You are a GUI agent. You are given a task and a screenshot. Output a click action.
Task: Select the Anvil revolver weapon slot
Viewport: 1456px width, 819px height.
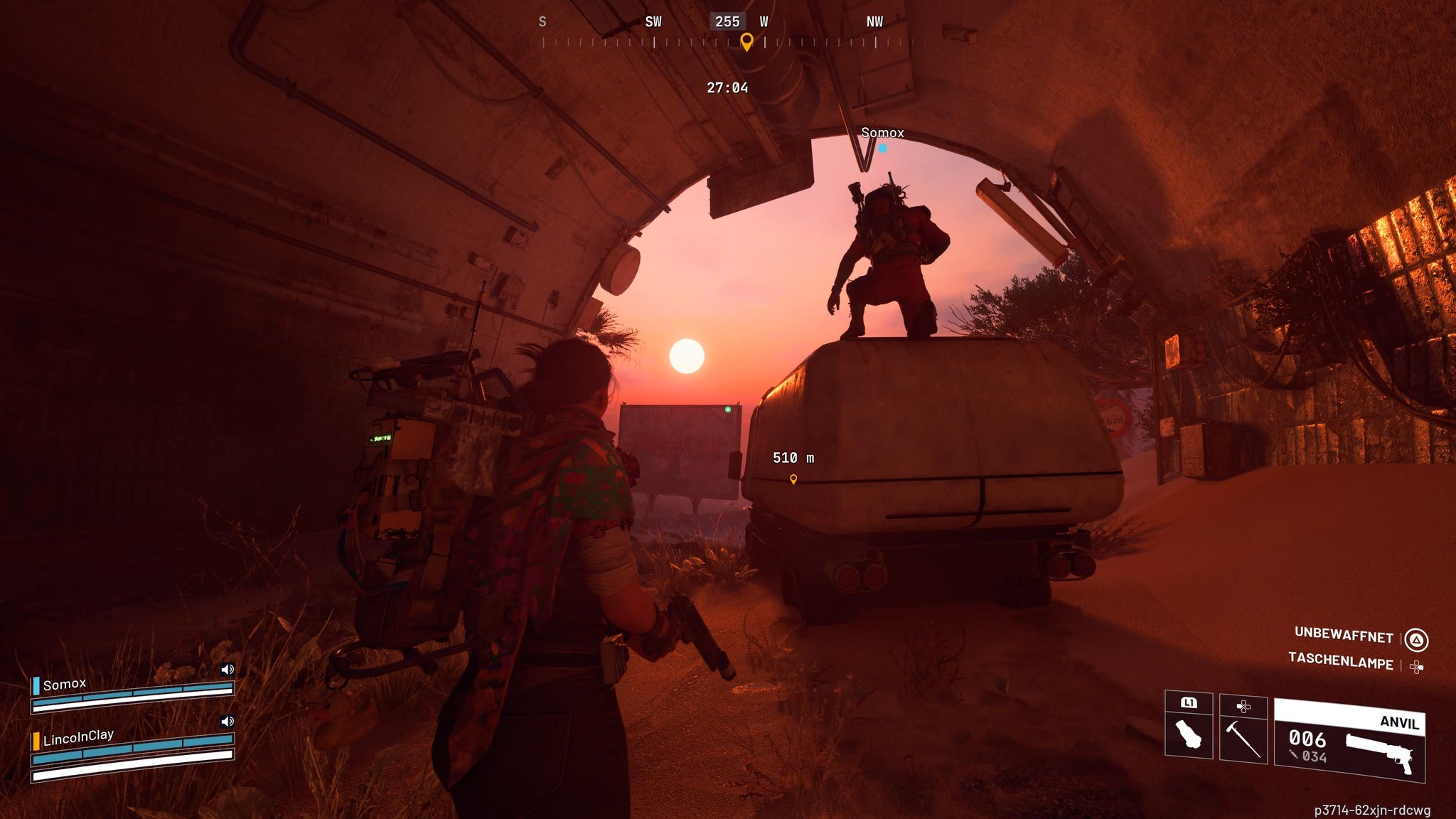[x=1349, y=741]
